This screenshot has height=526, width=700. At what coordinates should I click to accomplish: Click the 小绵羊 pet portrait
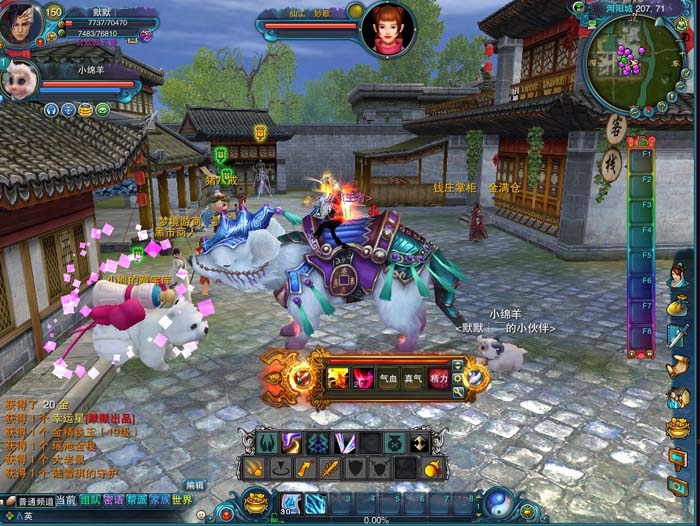click(18, 80)
